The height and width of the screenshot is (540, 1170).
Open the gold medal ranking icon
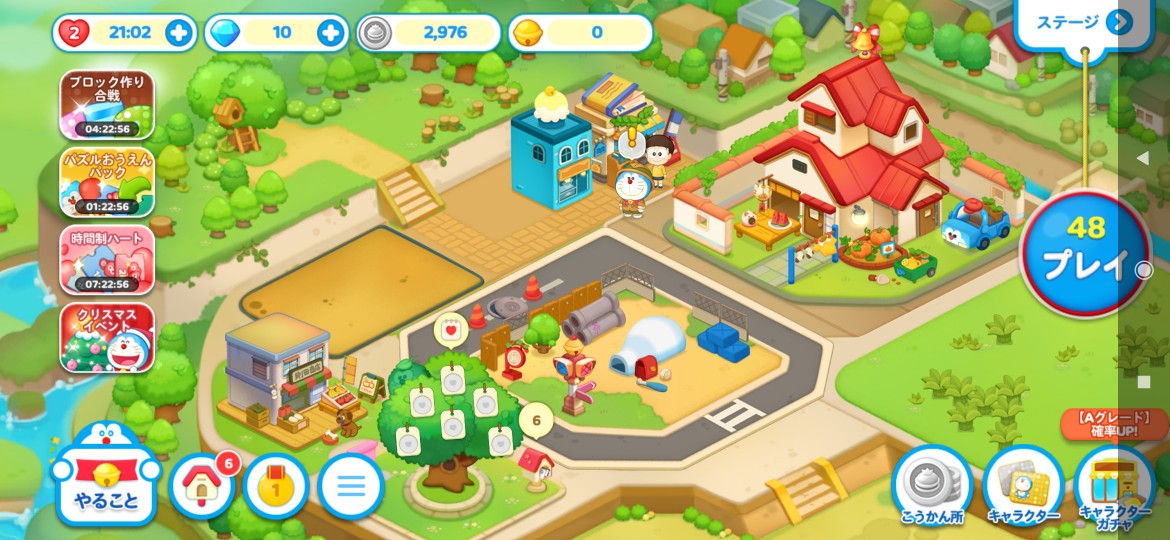click(x=276, y=487)
